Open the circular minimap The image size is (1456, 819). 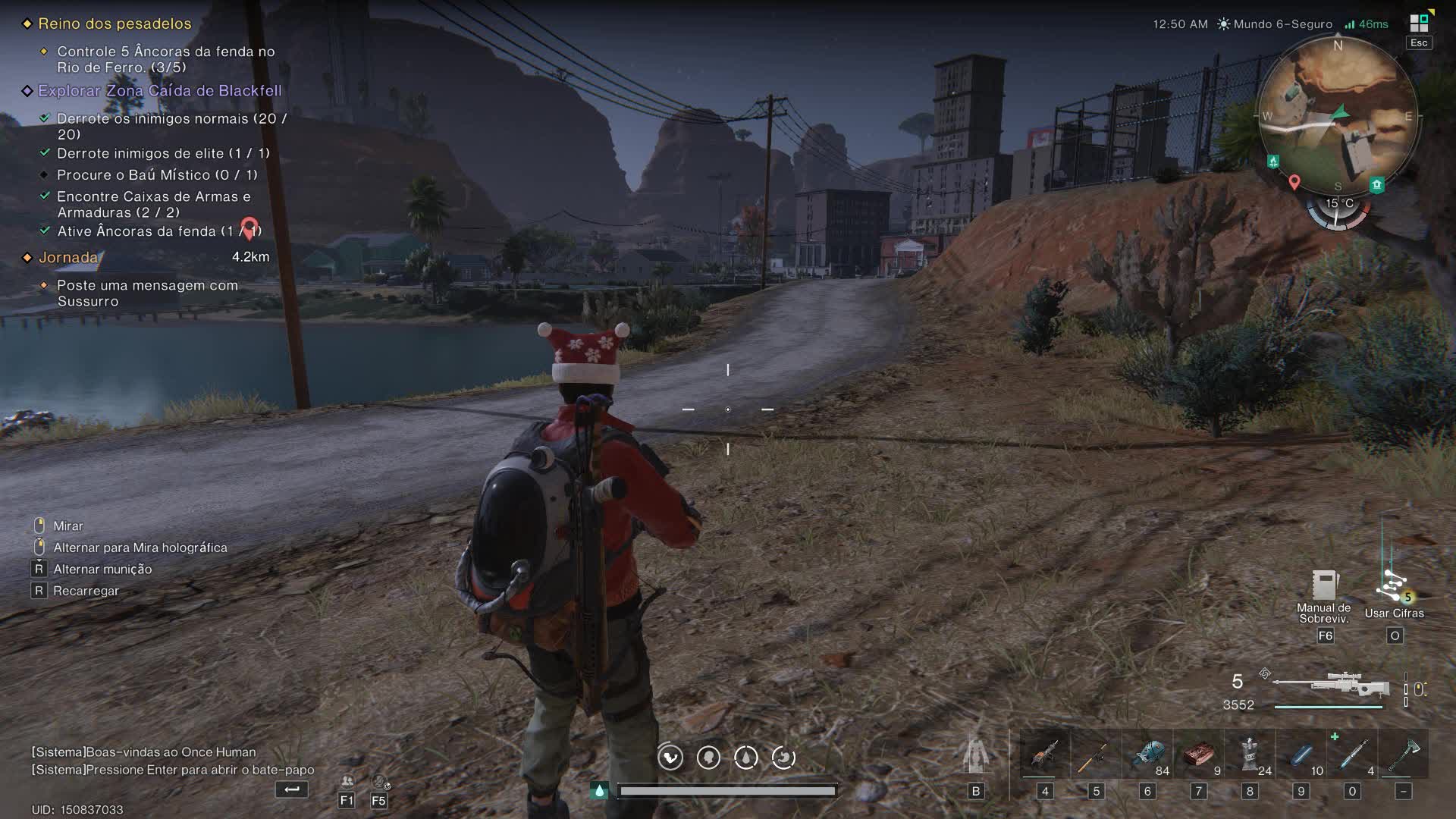coord(1338,116)
